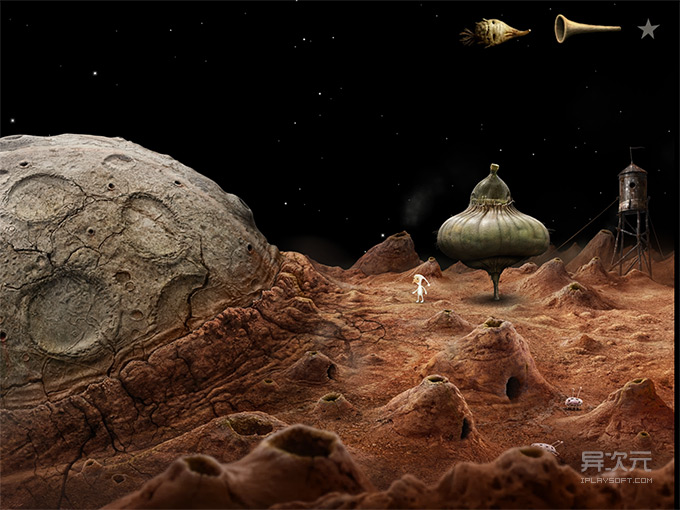This screenshot has height=510, width=680.
Task: Activate the brass horn listening tool
Action: 586,28
